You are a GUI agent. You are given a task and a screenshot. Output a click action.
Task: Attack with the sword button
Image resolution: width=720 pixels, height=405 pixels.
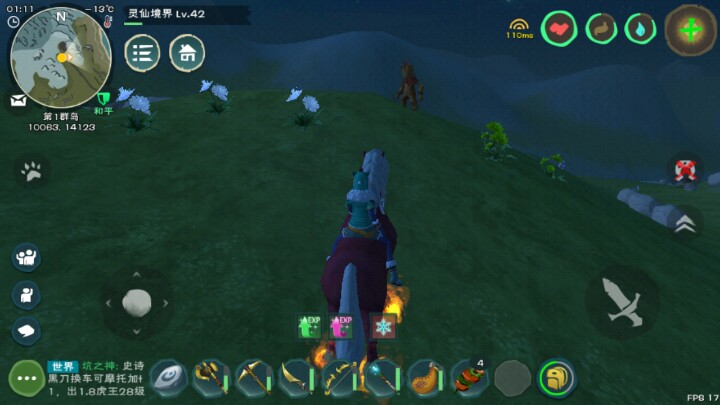(621, 301)
